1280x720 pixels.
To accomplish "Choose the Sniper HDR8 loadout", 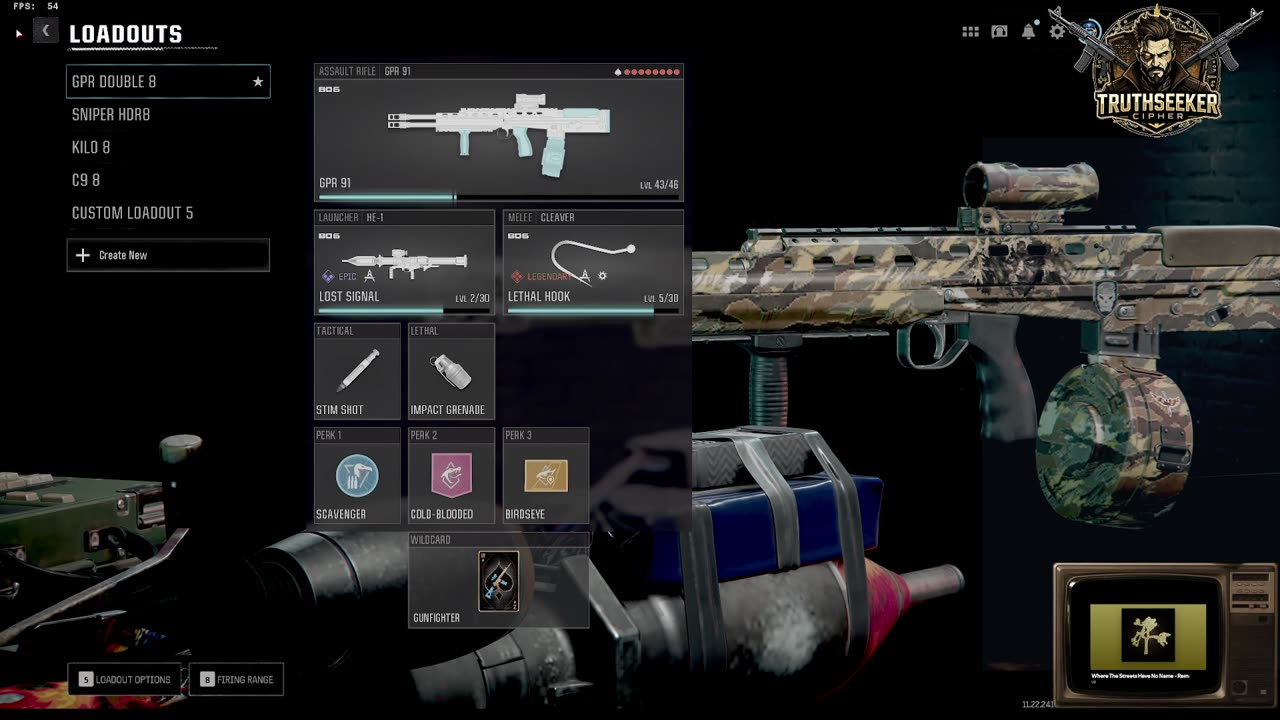I will (x=111, y=115).
